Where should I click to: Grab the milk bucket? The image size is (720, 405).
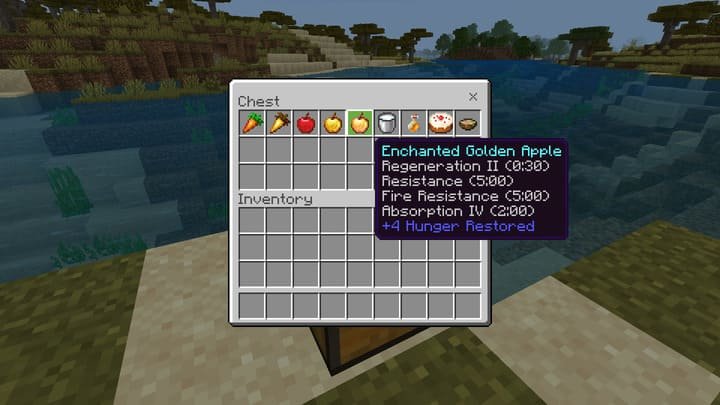(386, 123)
